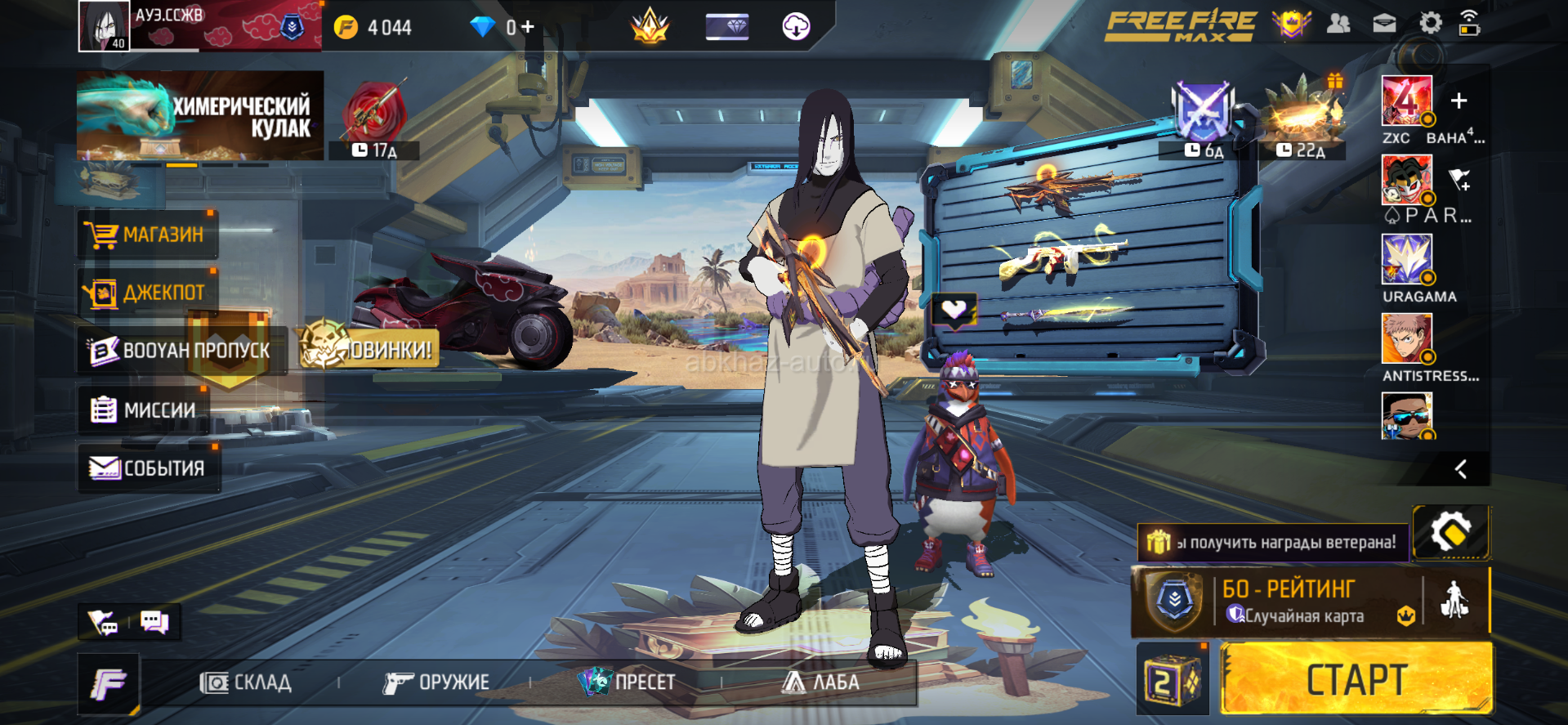Screen dimensions: 1568x725
Task: Add diamonds with the plus button
Action: (x=528, y=27)
